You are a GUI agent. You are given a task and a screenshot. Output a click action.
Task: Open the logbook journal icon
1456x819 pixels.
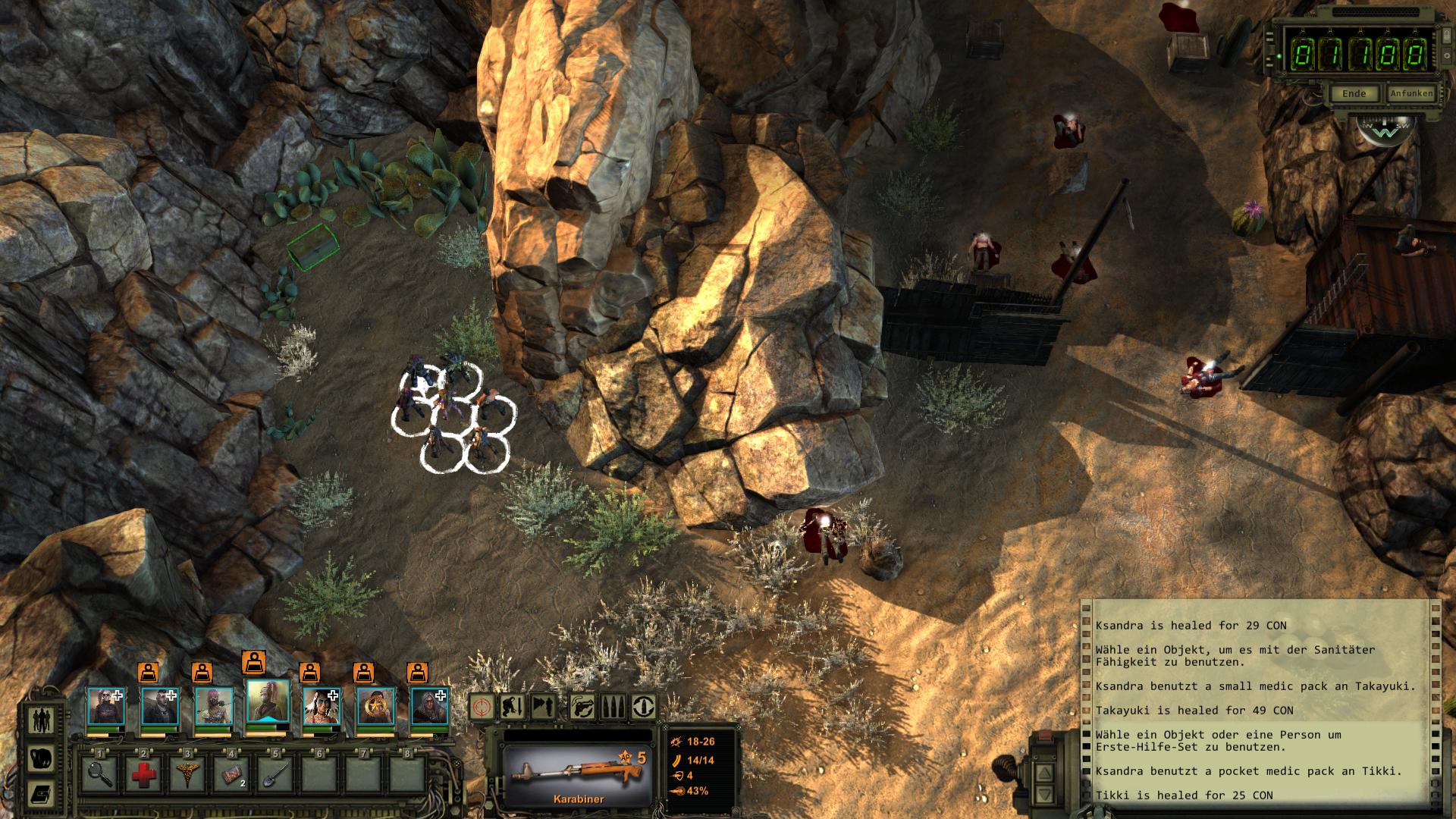pos(41,794)
